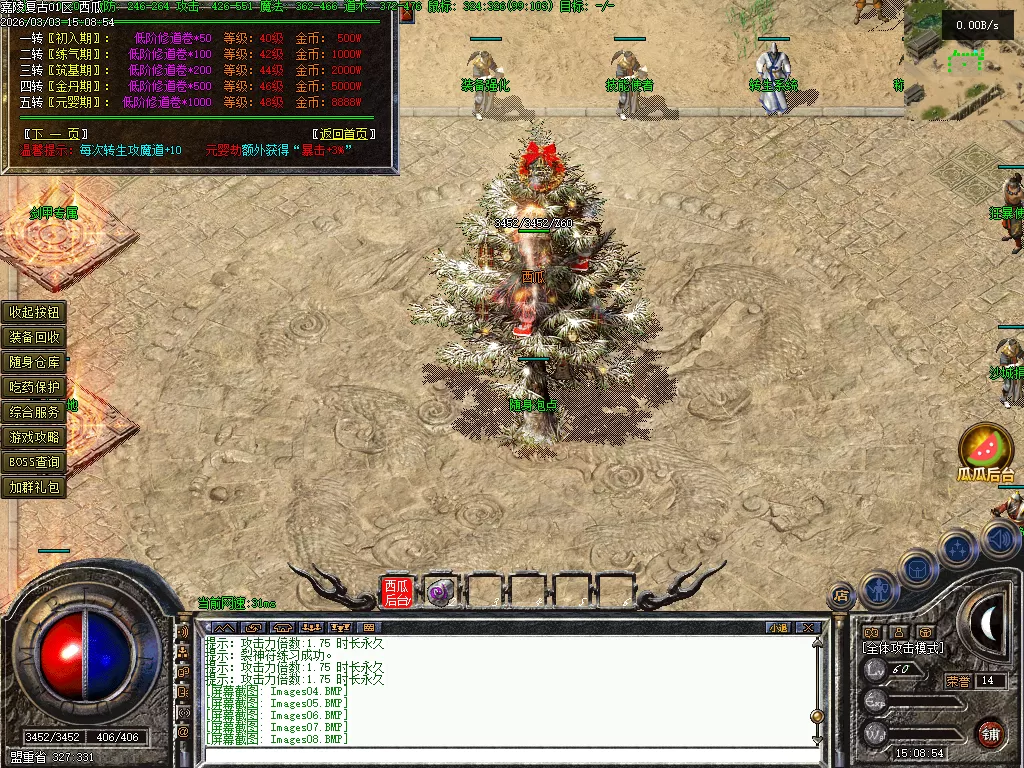Open the bag inventory round button
This screenshot has height=768, width=1024.
coord(917,569)
